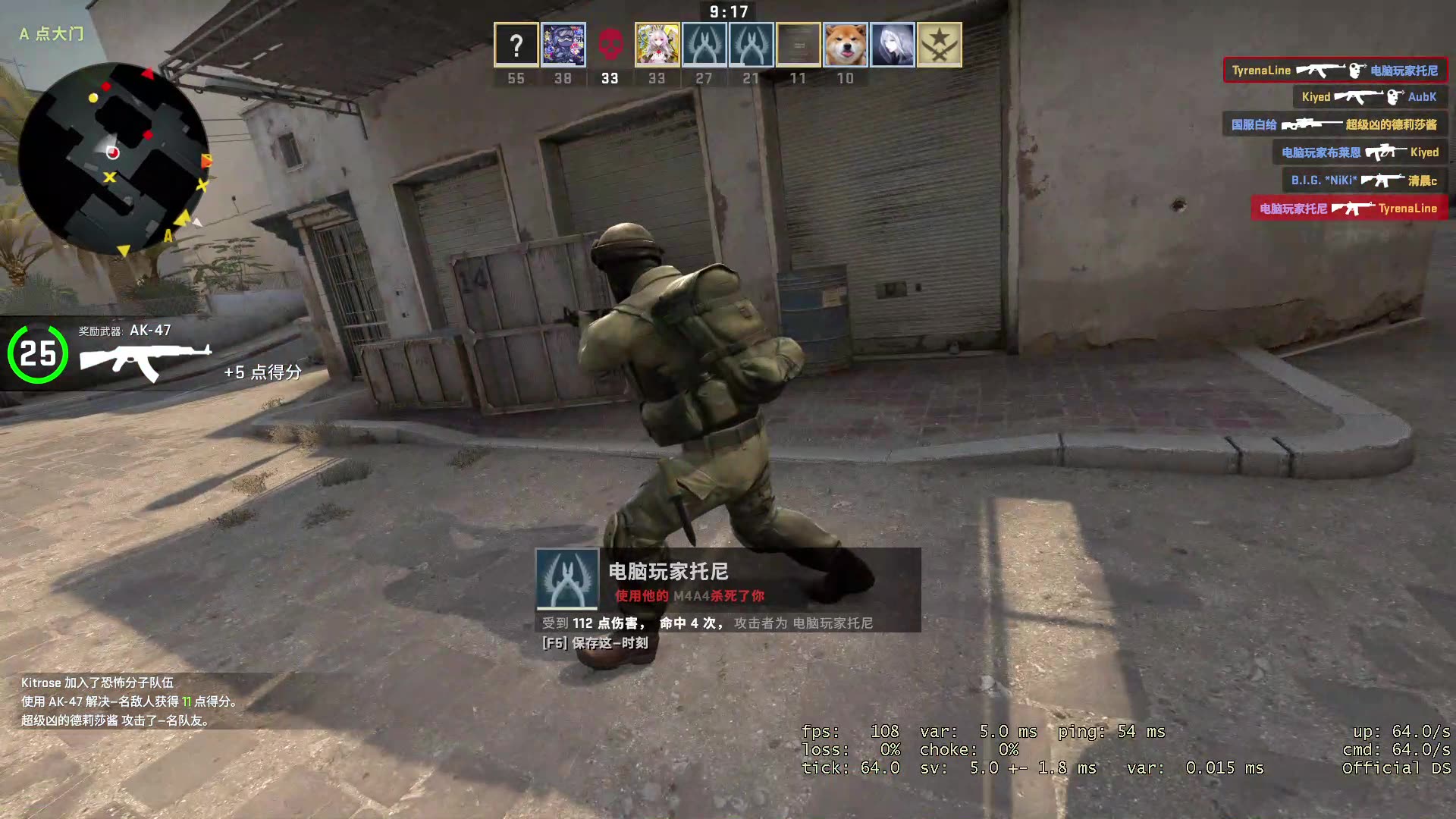Viewport: 1456px width, 819px height.
Task: Click the gold Terrorist emblem on the scoreboard row
Action: tap(939, 44)
